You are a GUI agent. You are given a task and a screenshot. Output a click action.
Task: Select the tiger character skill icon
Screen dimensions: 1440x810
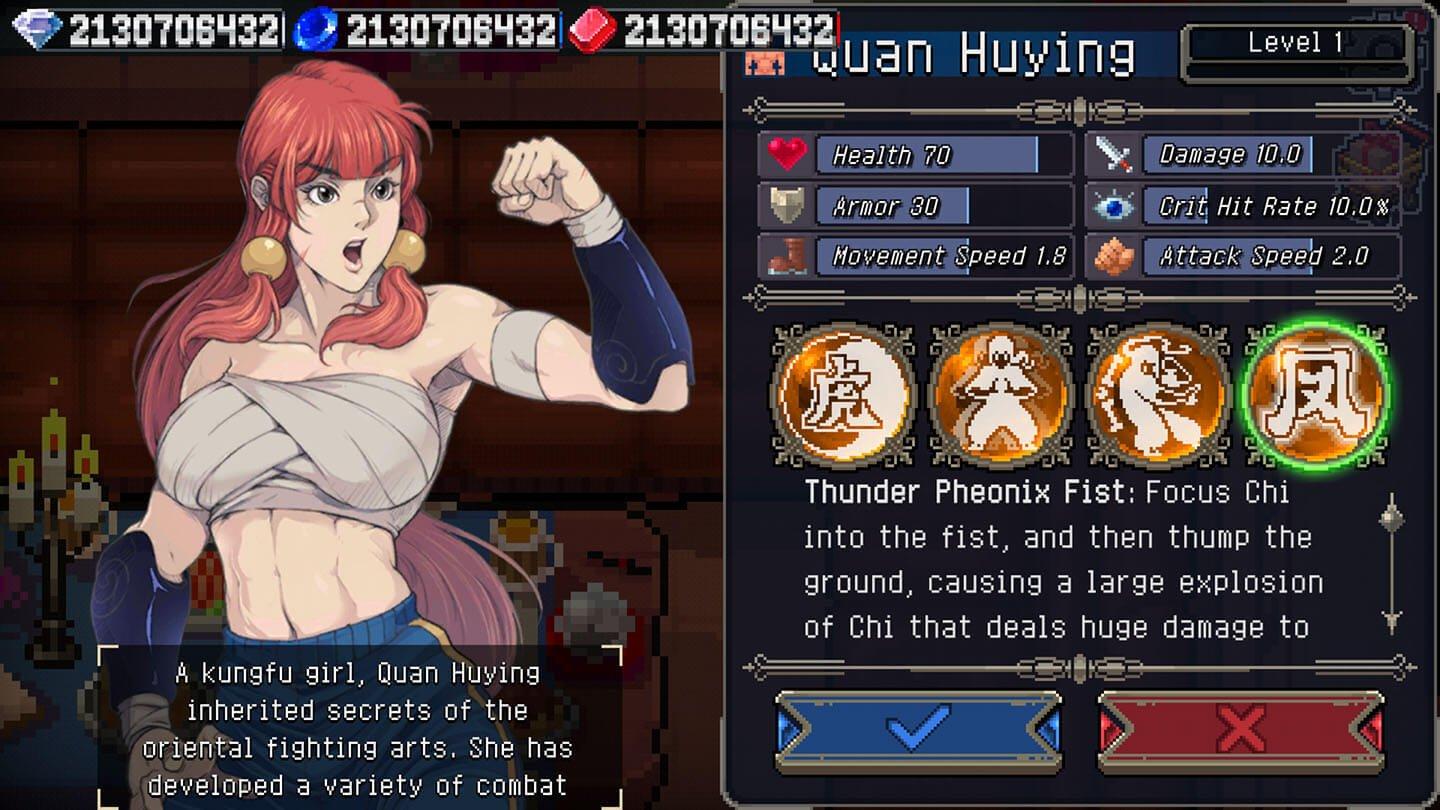coord(845,394)
